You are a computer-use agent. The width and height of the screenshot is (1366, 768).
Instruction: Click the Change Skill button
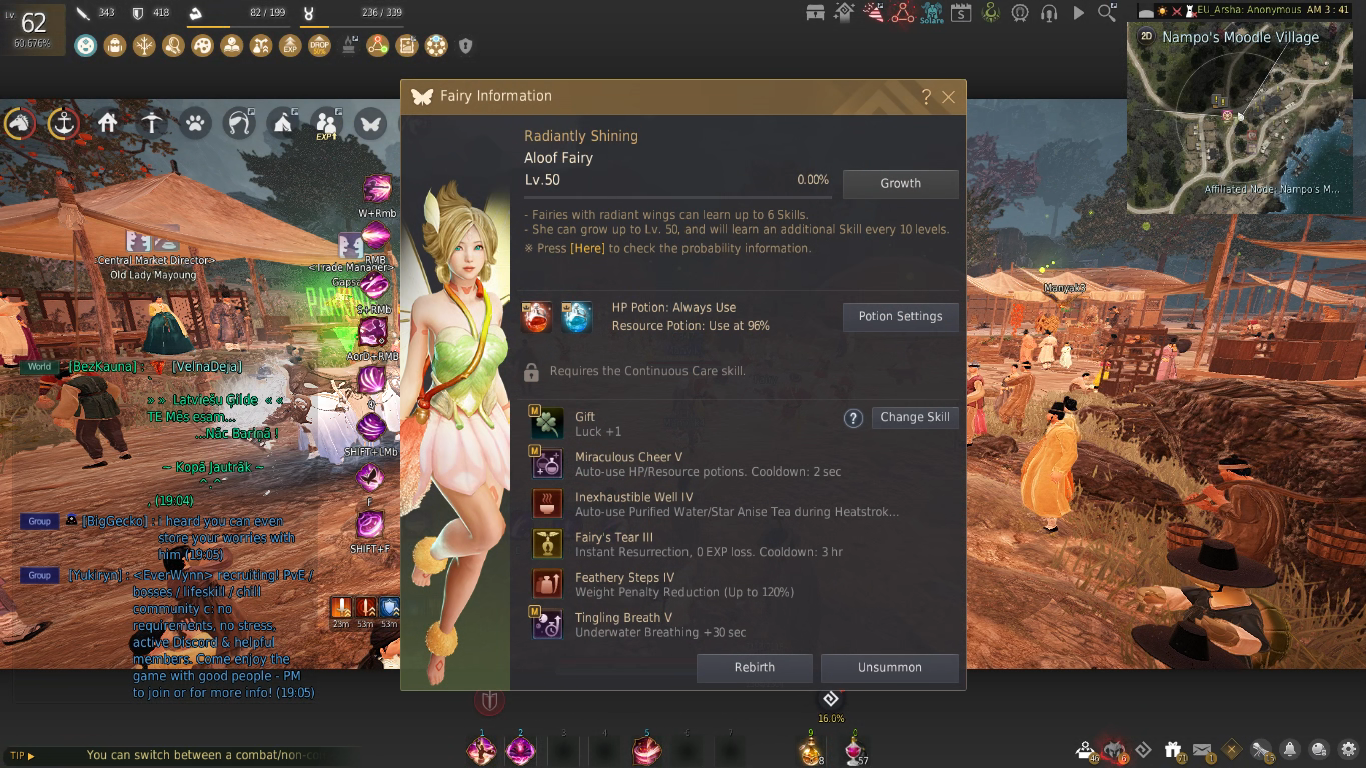[x=915, y=417]
